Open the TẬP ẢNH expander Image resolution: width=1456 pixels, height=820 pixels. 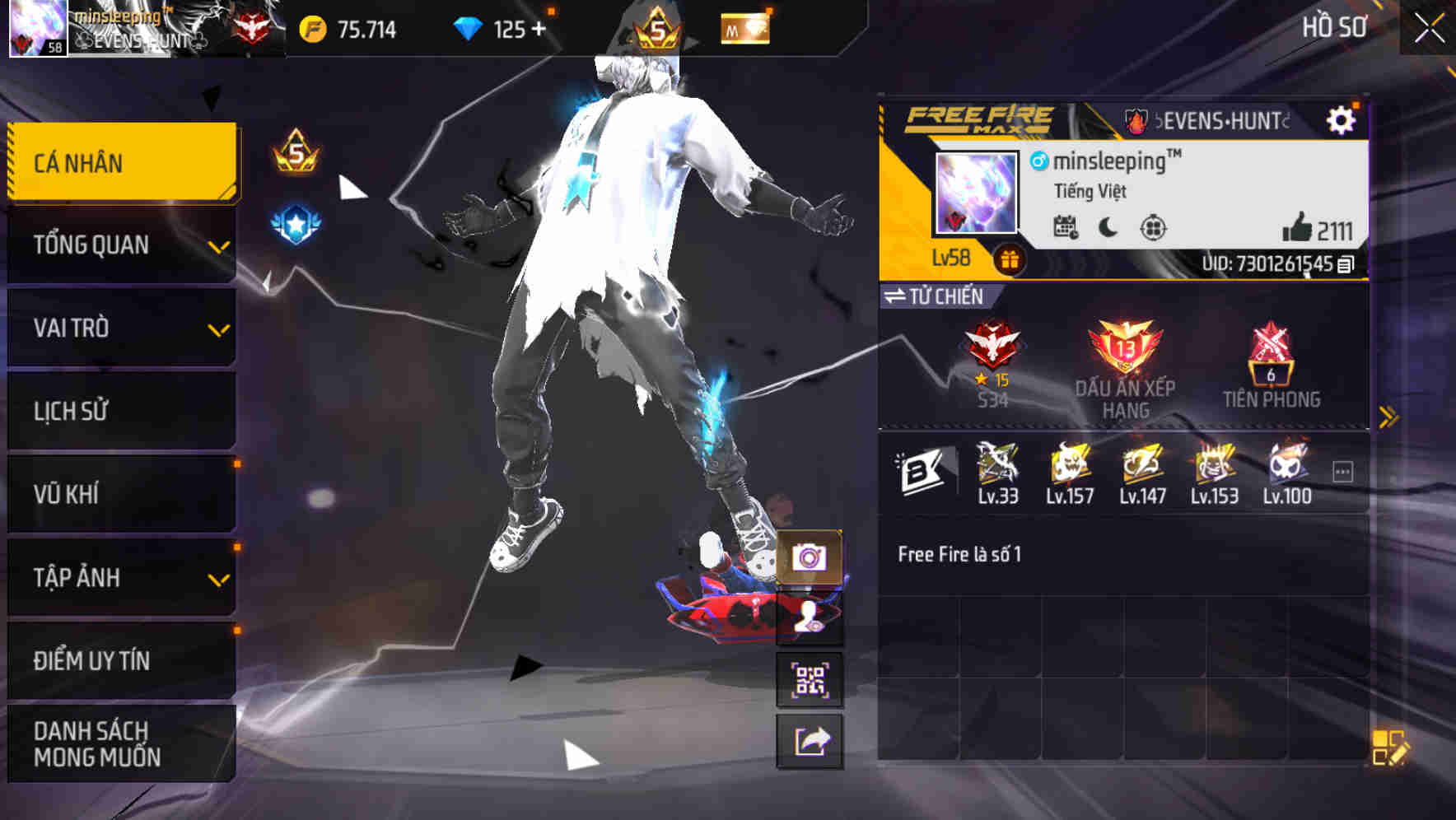click(120, 577)
